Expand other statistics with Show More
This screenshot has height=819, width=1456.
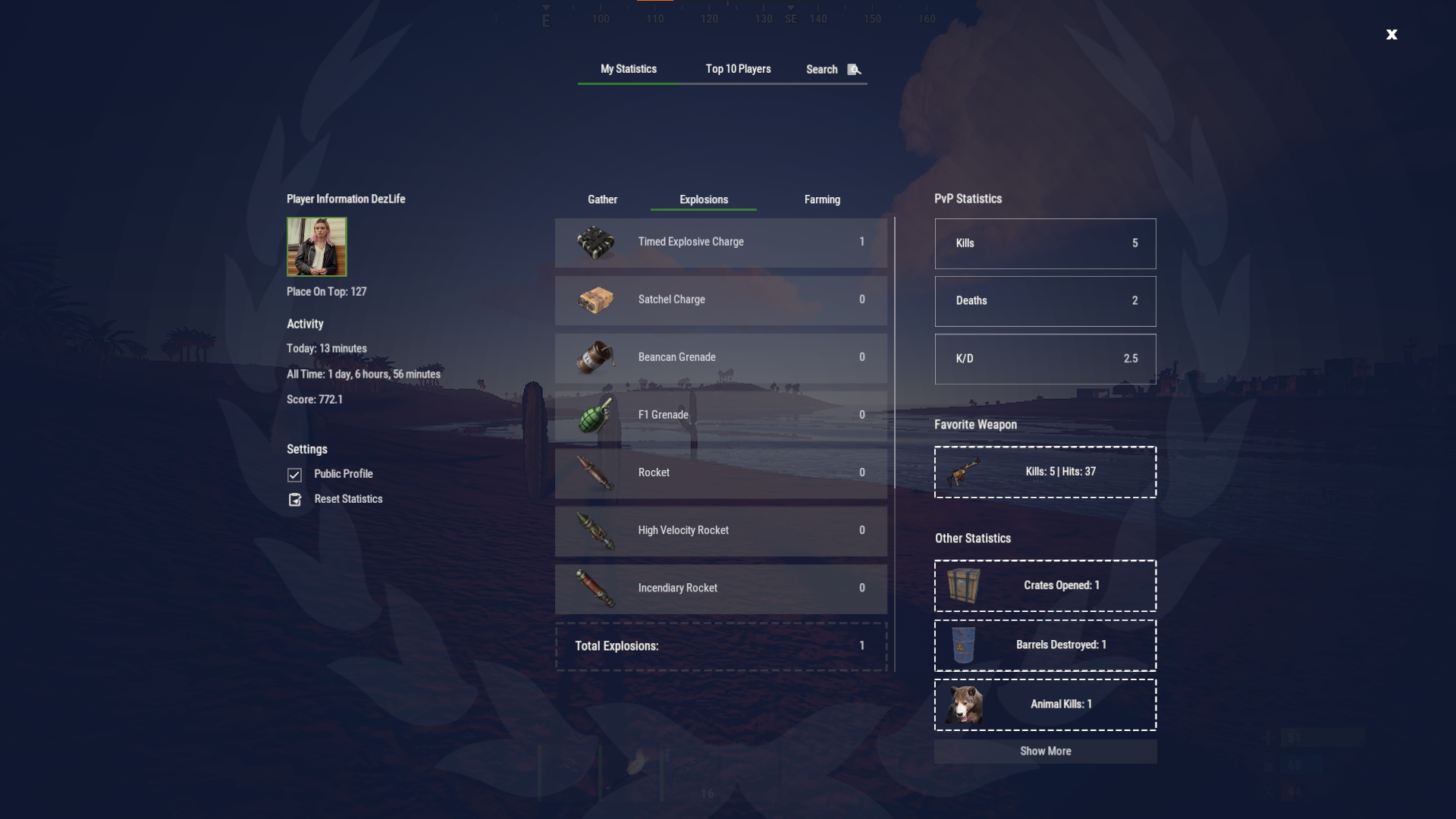click(1045, 751)
